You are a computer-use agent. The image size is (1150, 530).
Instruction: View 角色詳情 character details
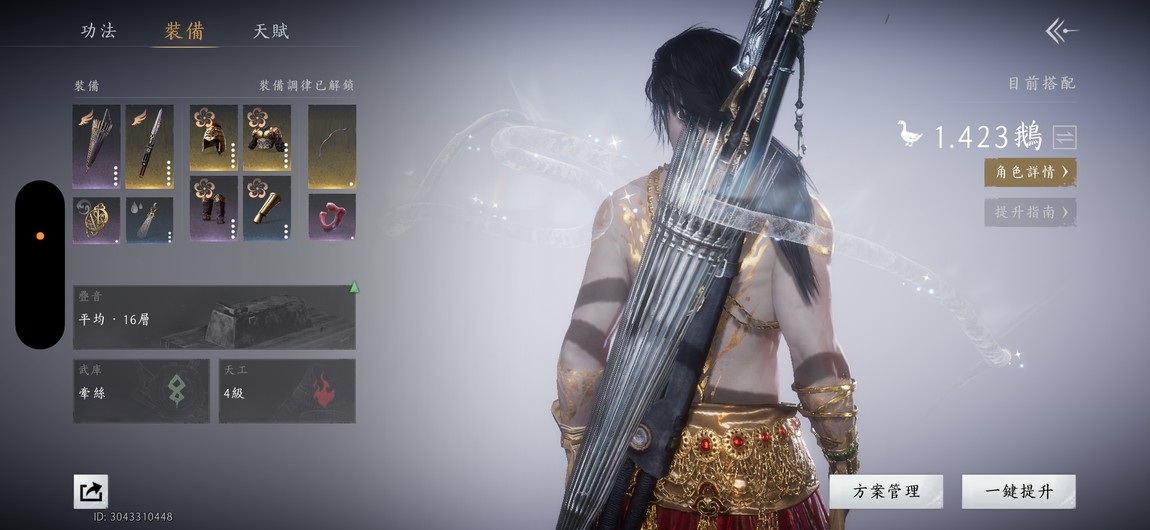pyautogui.click(x=1030, y=172)
